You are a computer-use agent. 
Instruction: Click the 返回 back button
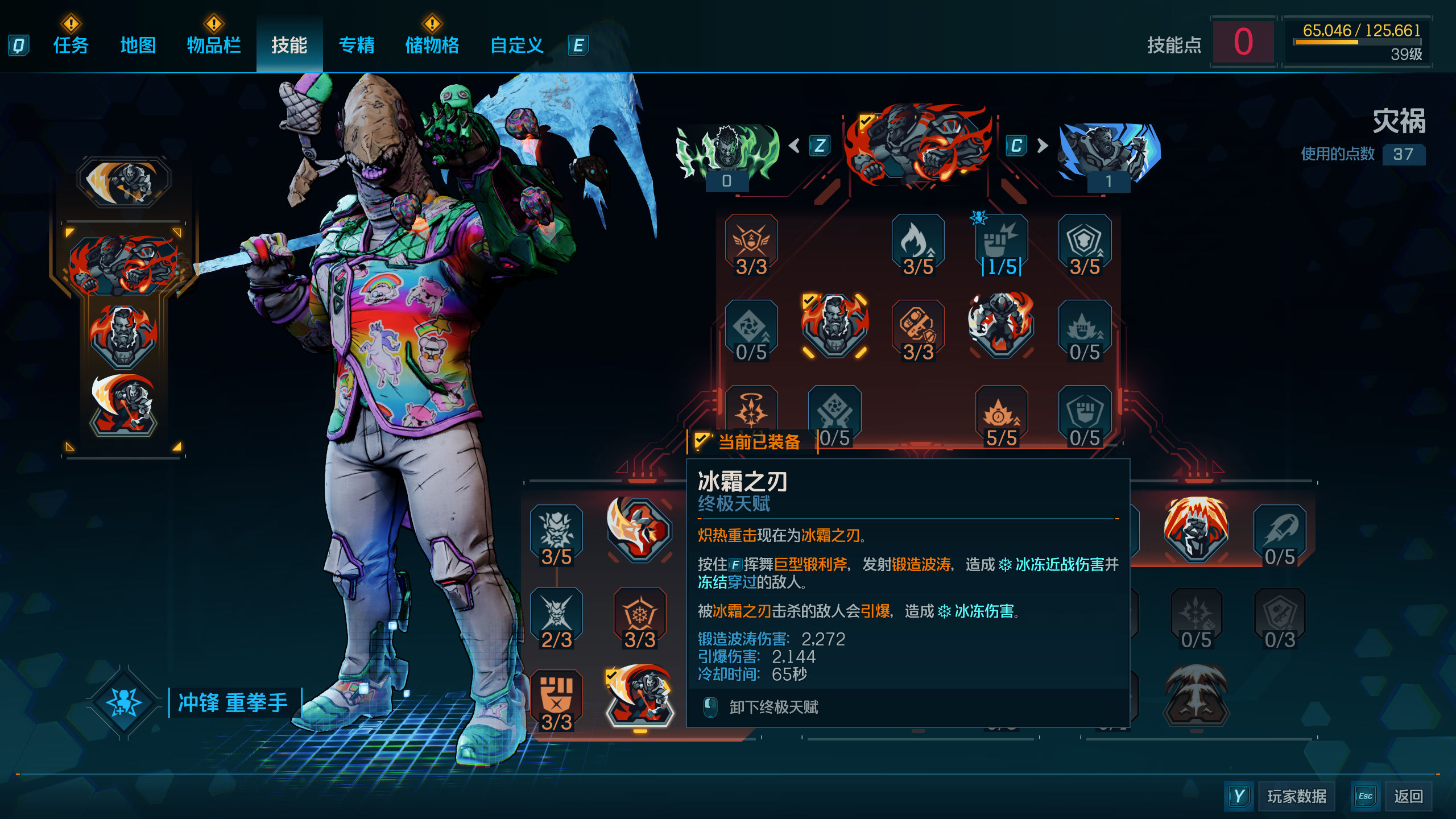point(1408,796)
